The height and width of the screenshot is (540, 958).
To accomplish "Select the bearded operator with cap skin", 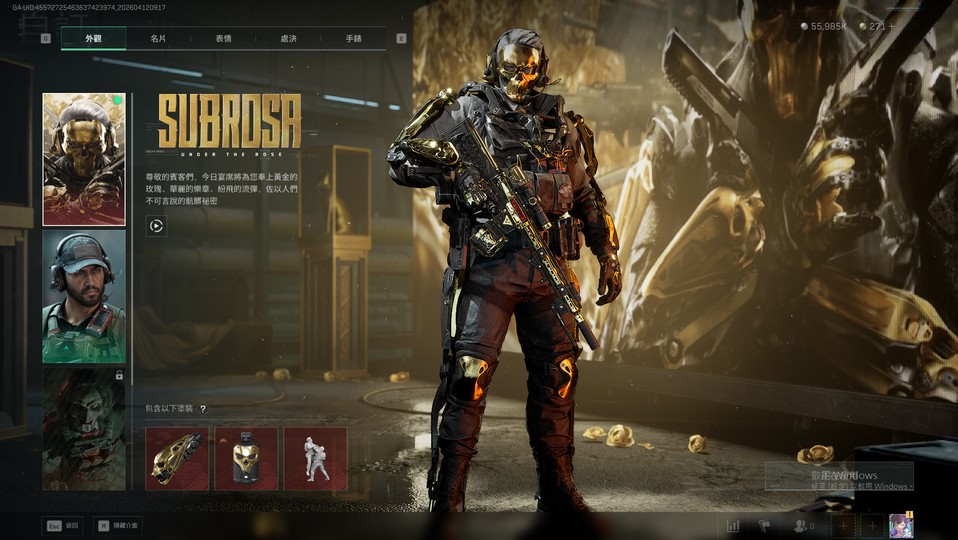I will click(x=84, y=296).
